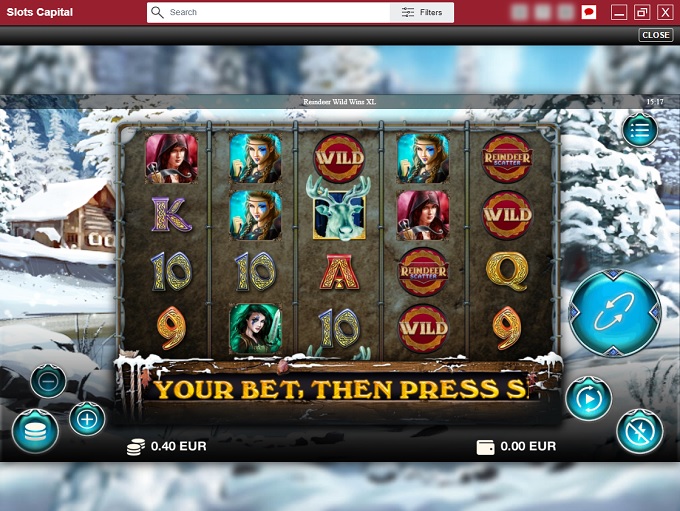Click the CLOSE button above the game
Image resolution: width=680 pixels, height=511 pixels.
point(656,35)
